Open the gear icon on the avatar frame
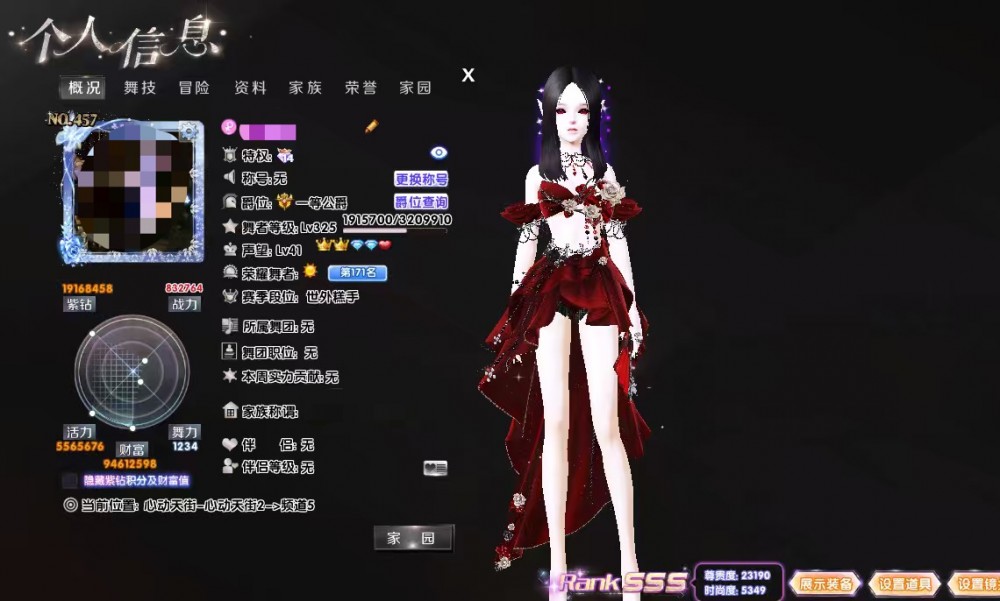 [x=186, y=131]
